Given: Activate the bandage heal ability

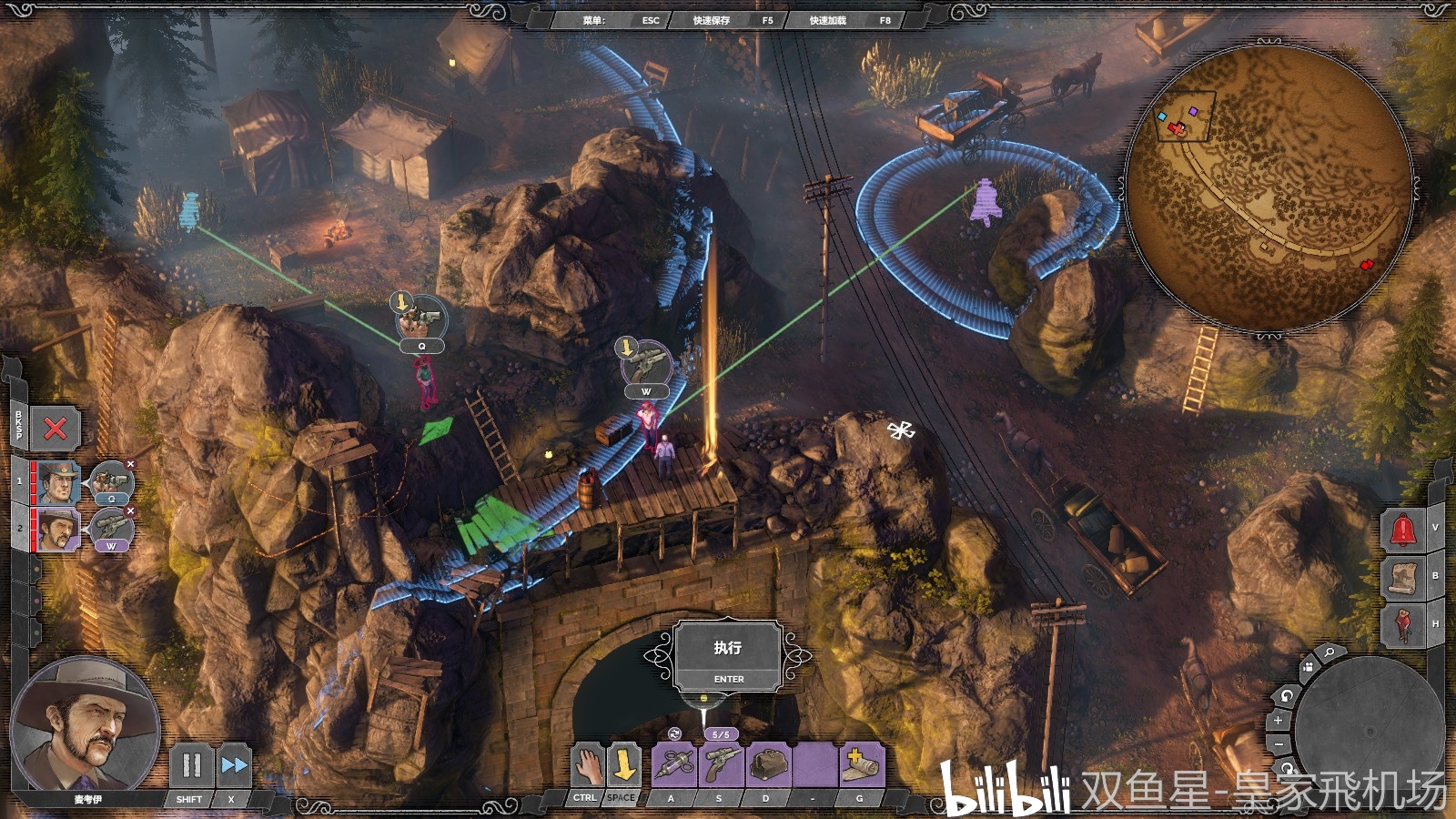Looking at the screenshot, I should pos(860,765).
